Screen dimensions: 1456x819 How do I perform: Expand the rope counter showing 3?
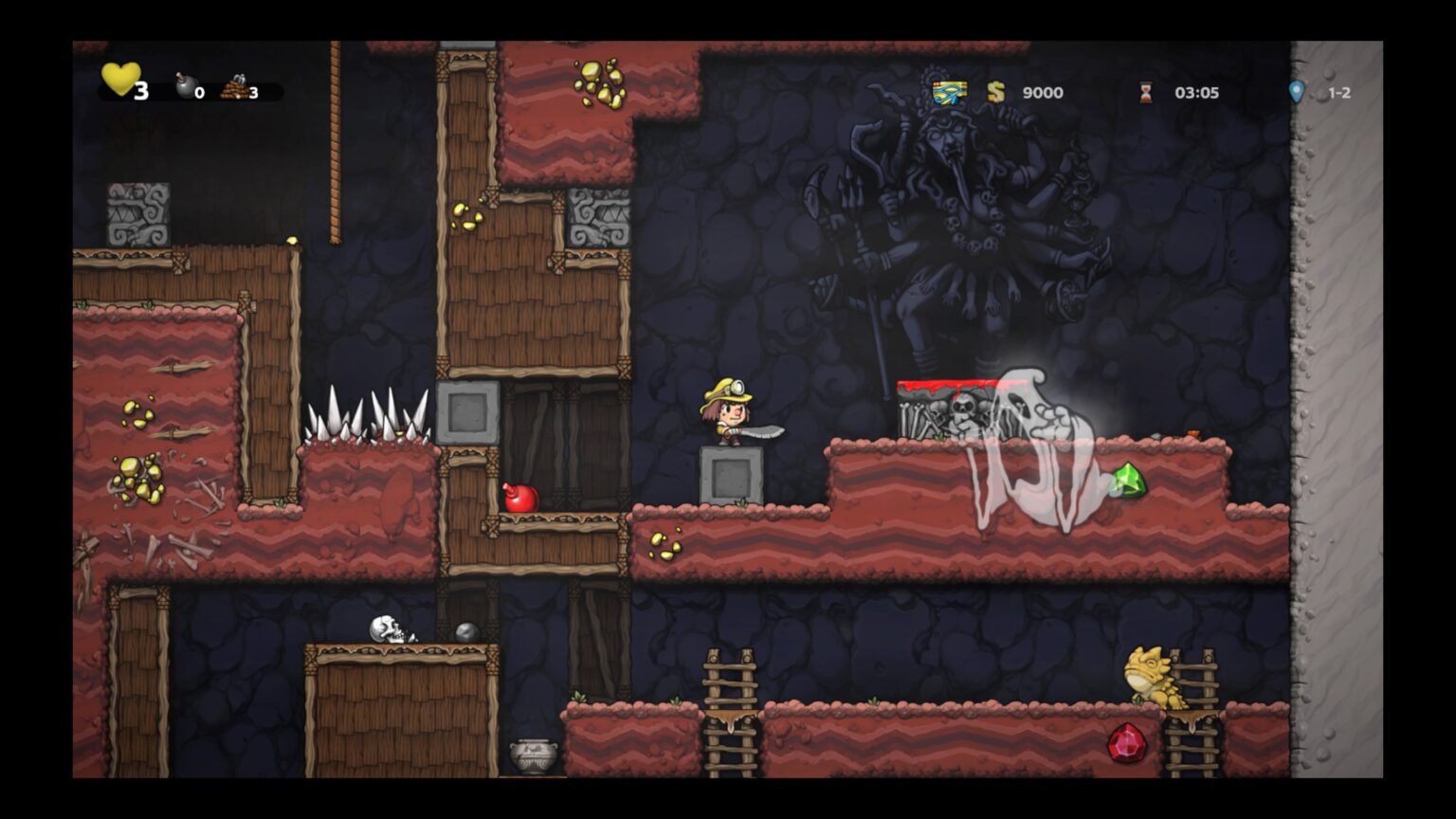tap(252, 93)
